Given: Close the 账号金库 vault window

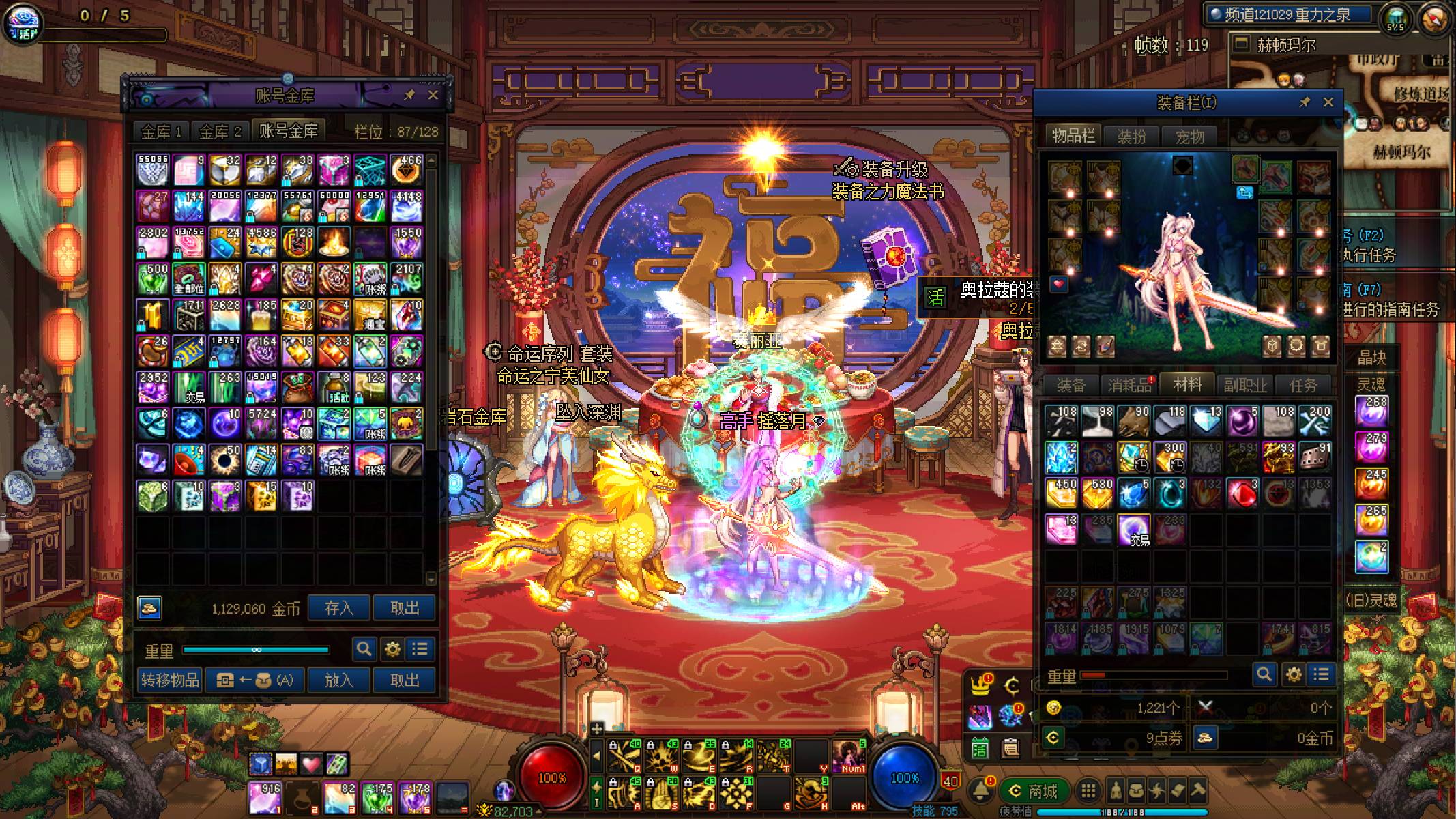Looking at the screenshot, I should [433, 95].
